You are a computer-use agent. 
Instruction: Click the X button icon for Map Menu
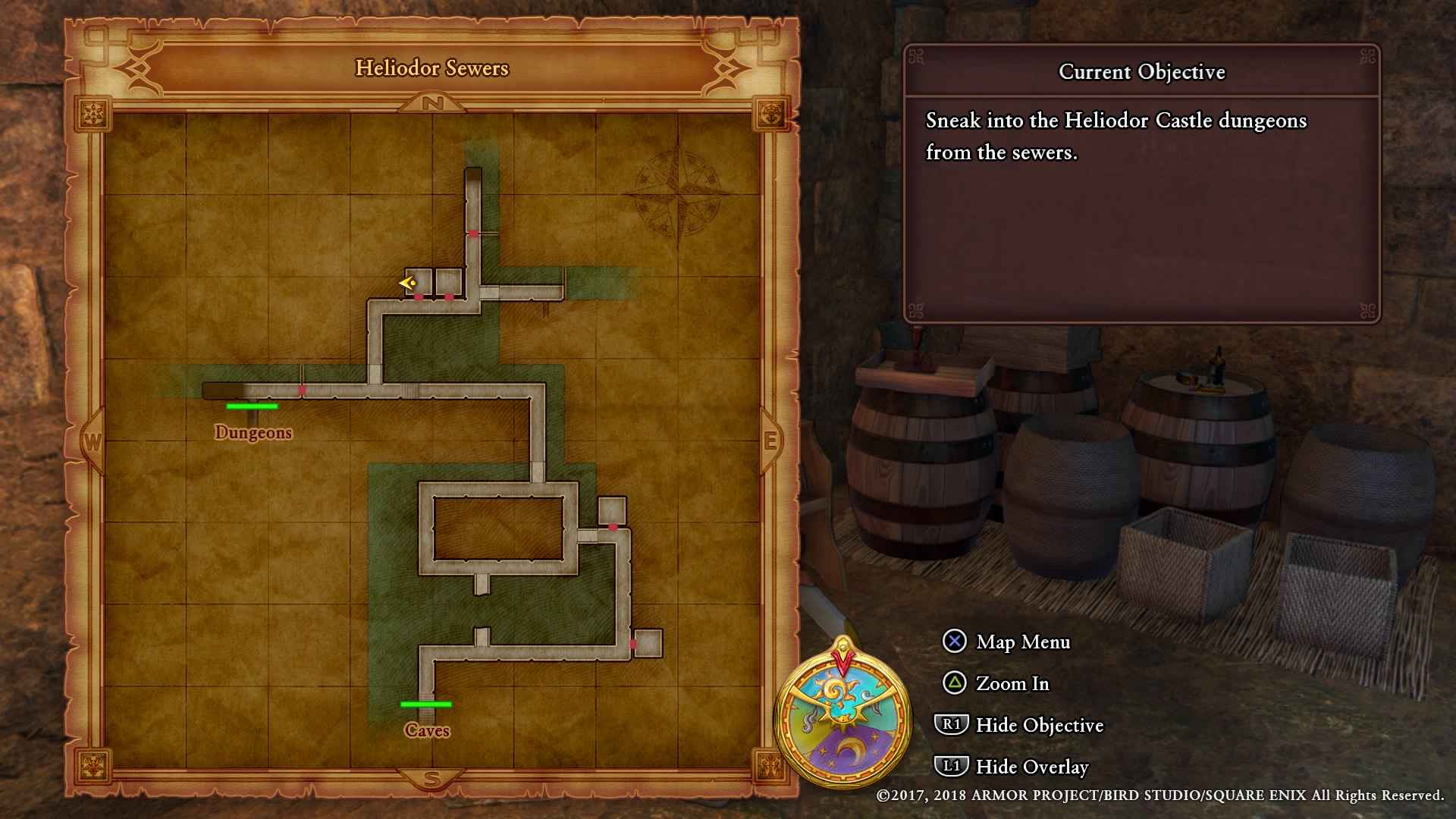coord(953,642)
